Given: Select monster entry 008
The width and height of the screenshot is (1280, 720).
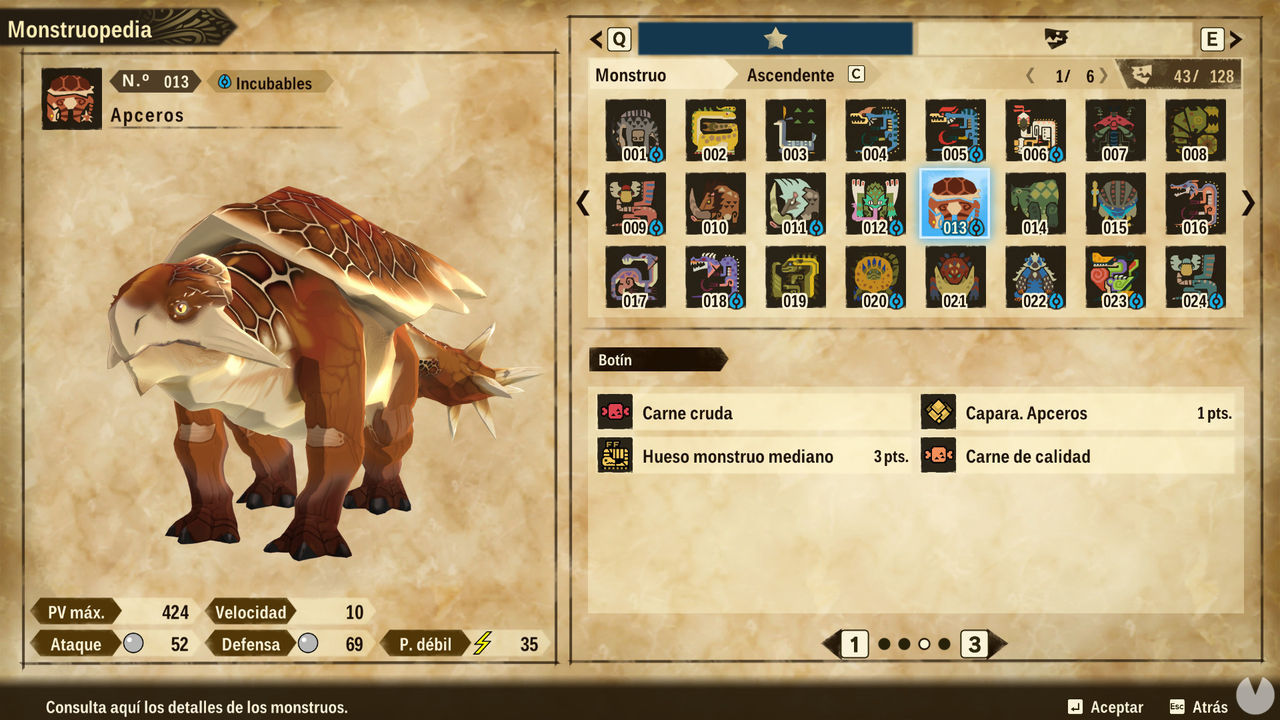Looking at the screenshot, I should coord(1195,131).
